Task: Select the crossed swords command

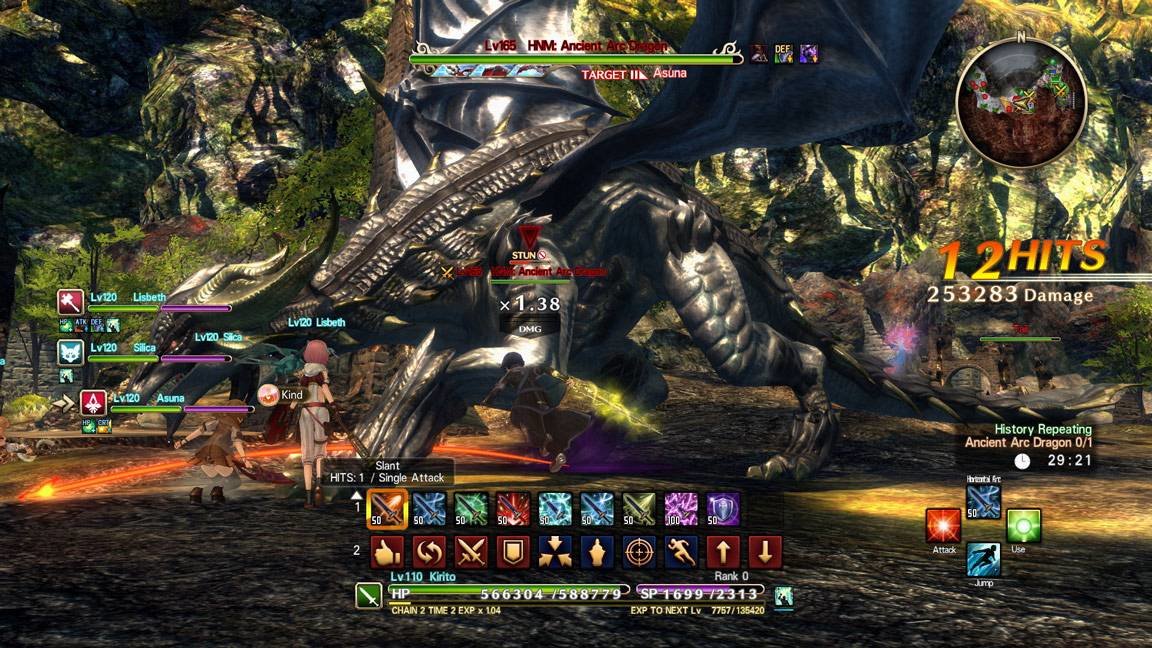Action: [471, 552]
